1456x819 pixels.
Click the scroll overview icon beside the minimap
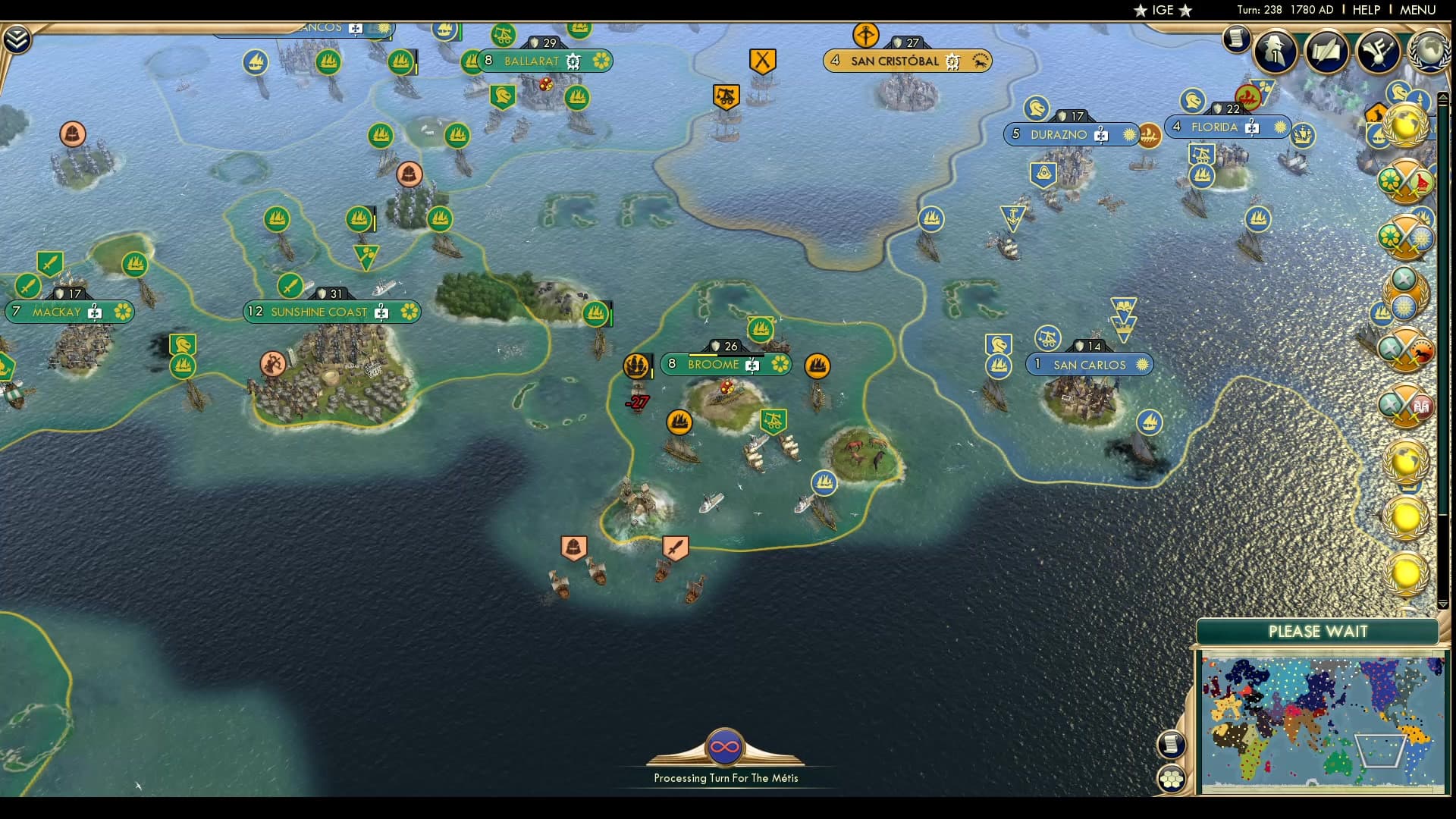1172,745
